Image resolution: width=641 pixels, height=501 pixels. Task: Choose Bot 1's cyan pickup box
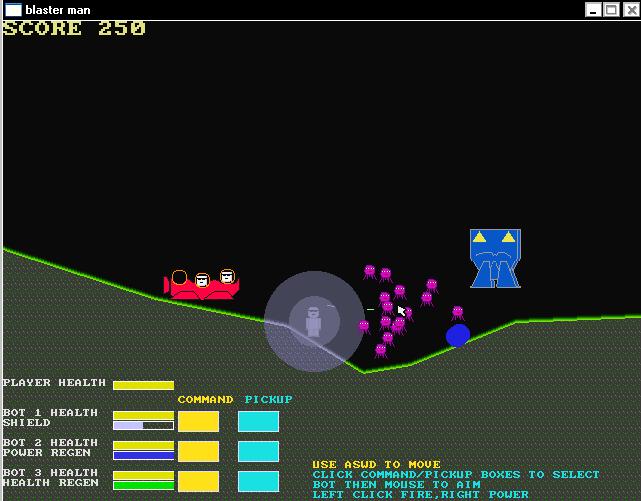(x=258, y=421)
